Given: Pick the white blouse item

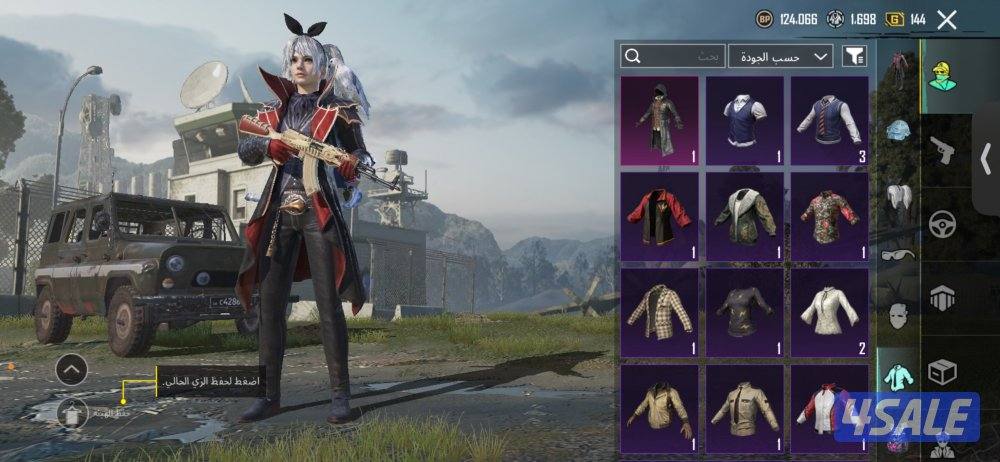Looking at the screenshot, I should point(830,313).
